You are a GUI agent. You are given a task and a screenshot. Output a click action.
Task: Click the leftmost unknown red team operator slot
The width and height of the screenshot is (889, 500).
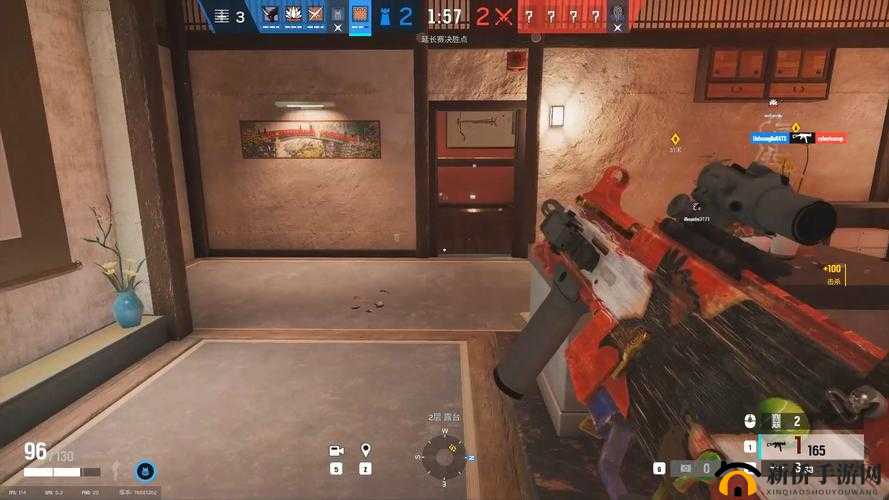[529, 15]
